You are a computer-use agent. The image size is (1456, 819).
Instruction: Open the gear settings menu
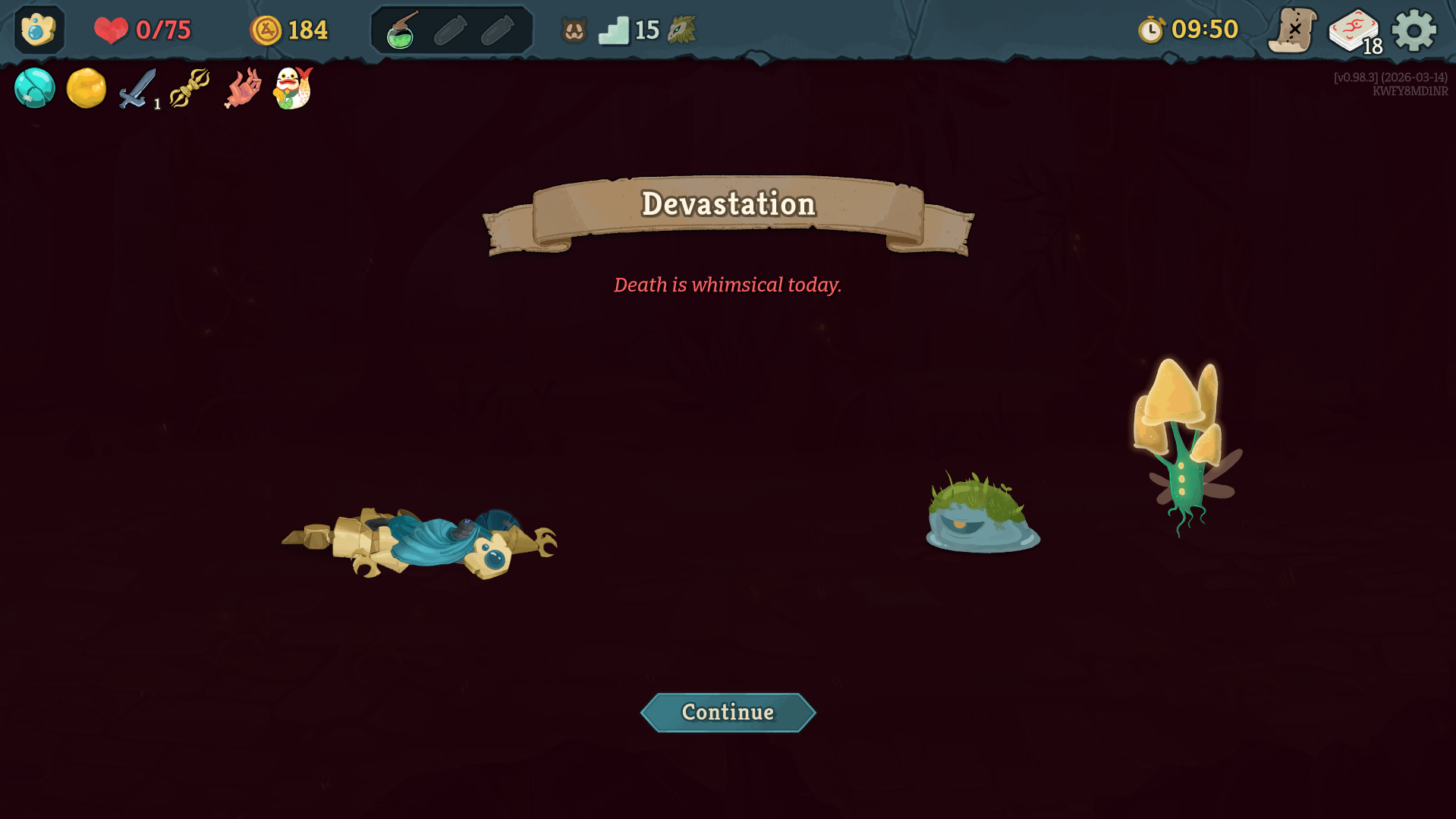coord(1414,30)
